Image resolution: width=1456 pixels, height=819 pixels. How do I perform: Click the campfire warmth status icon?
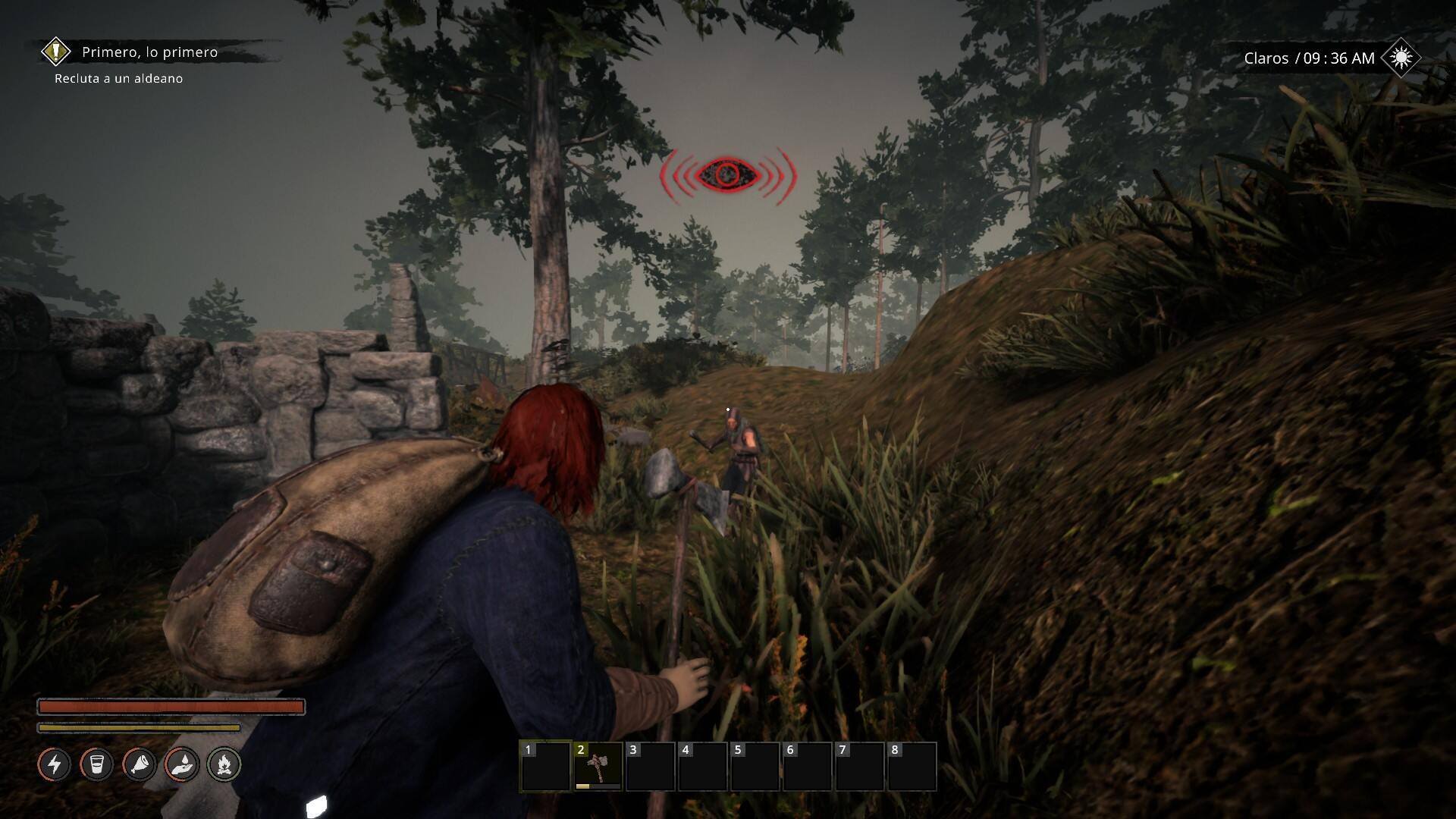pos(224,764)
